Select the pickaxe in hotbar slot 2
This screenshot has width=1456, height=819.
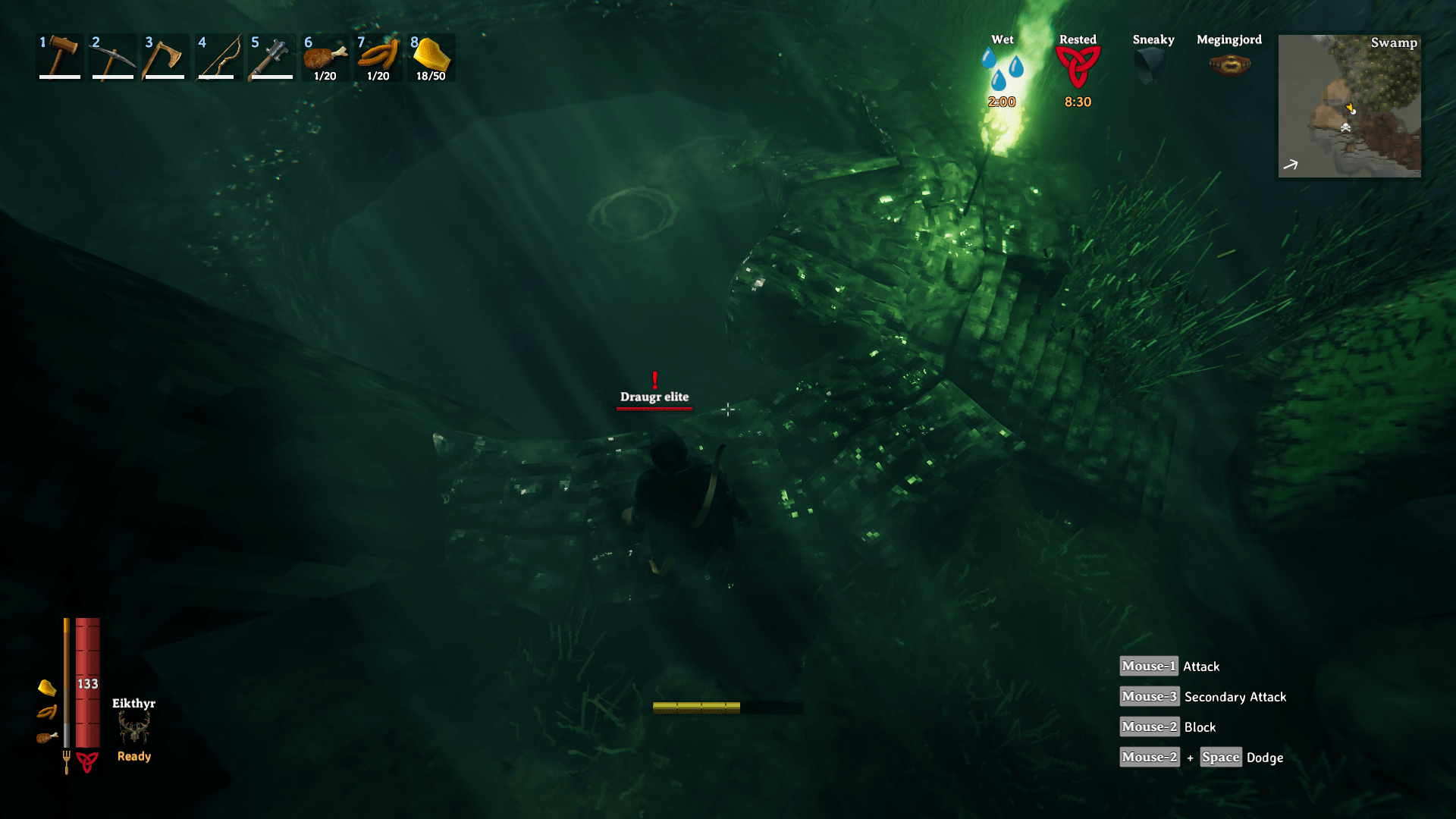(112, 57)
